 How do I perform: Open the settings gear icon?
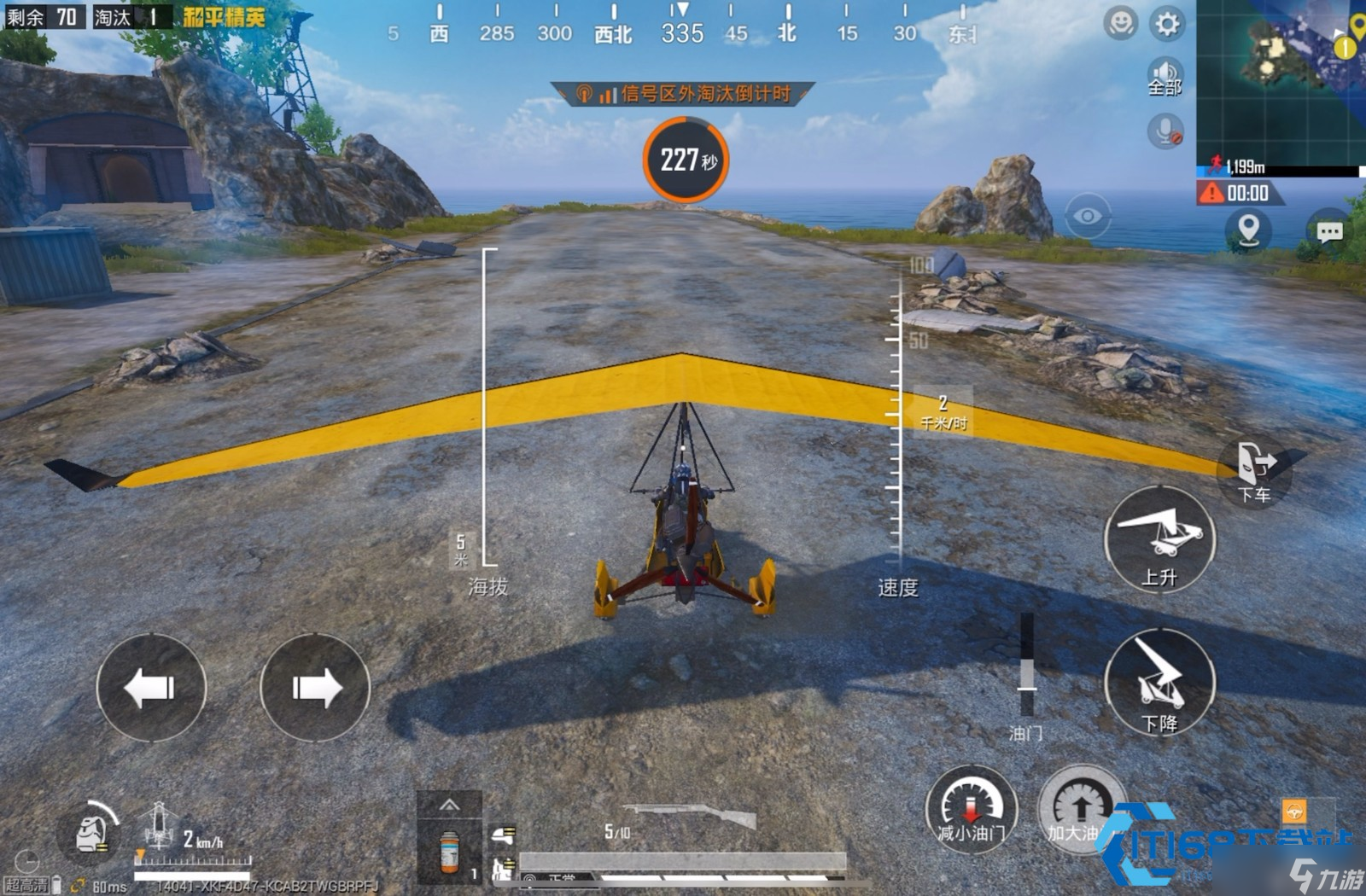[1167, 24]
